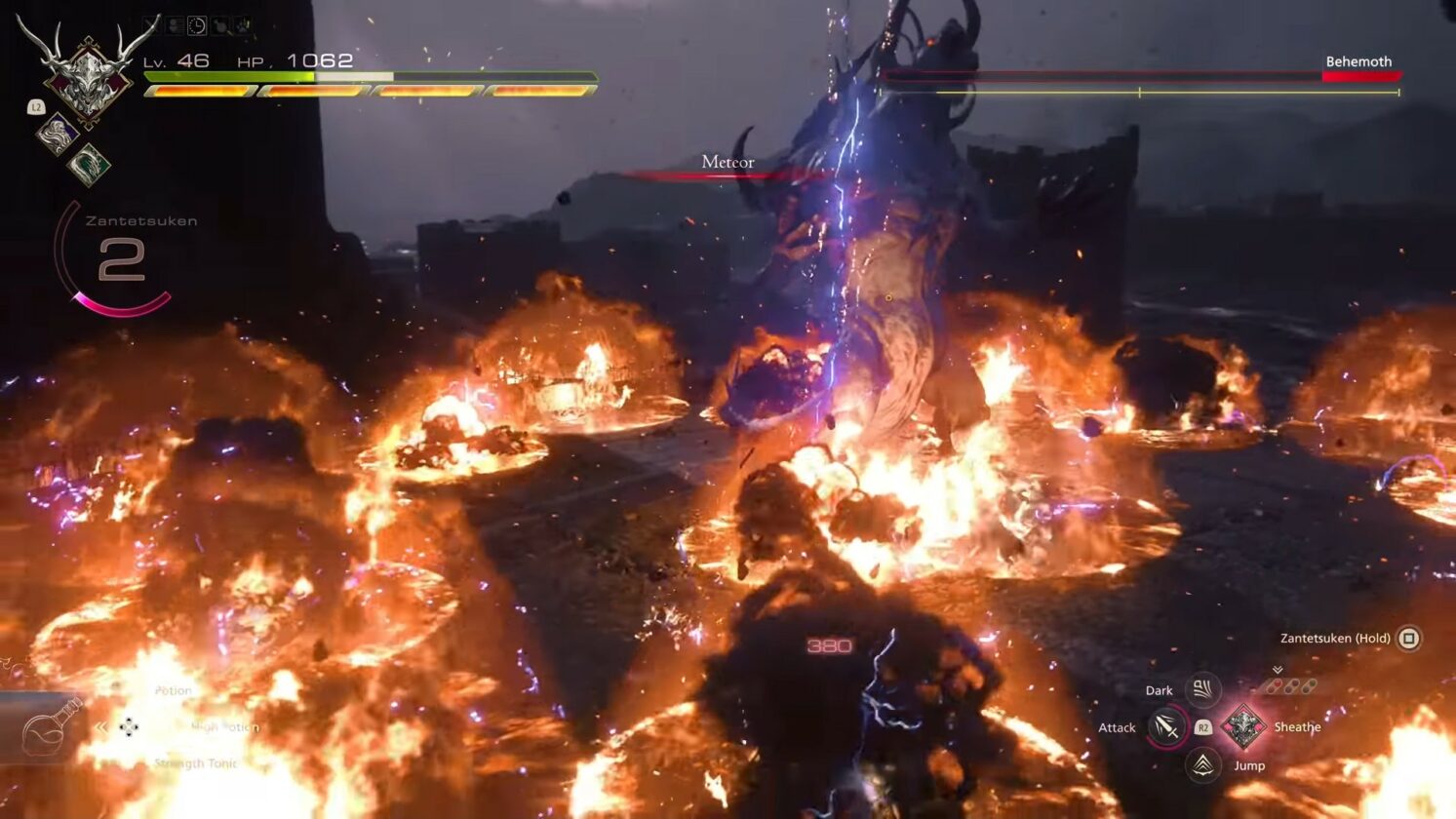Click the Dark ability icon
1456x819 pixels.
coord(1203,689)
